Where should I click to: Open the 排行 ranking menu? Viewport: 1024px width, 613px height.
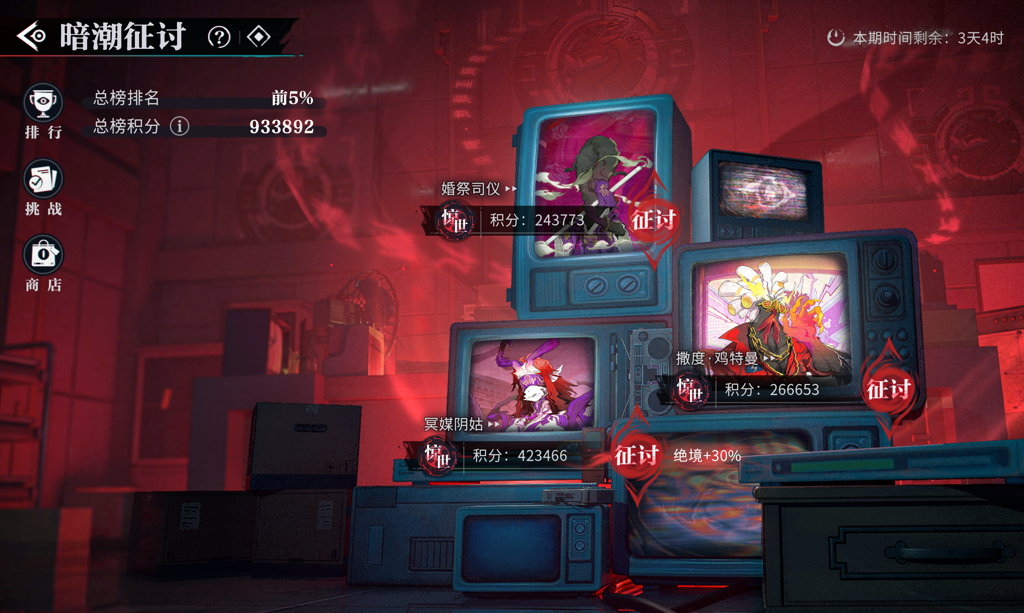[43, 111]
